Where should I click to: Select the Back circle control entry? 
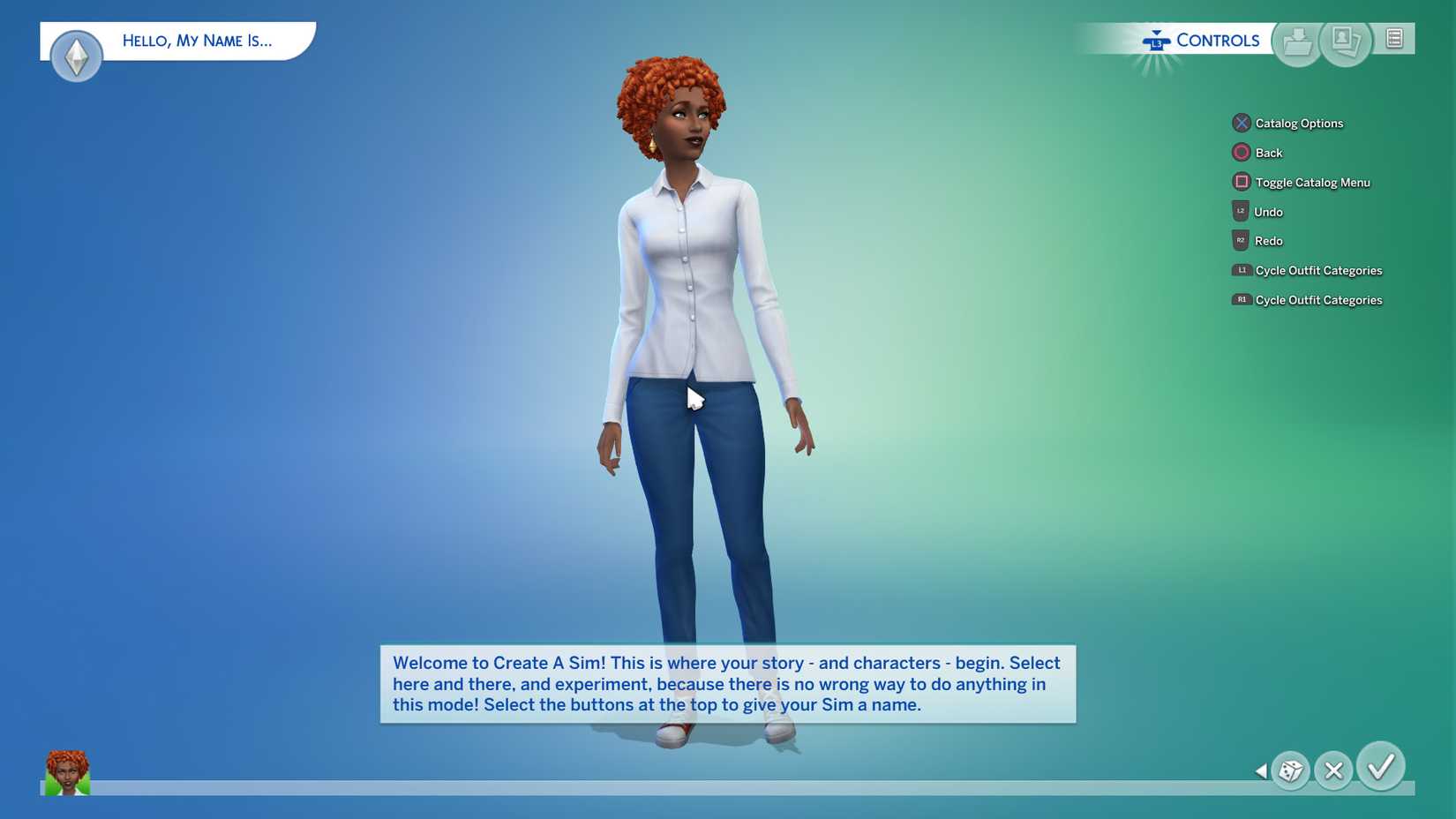(1242, 152)
